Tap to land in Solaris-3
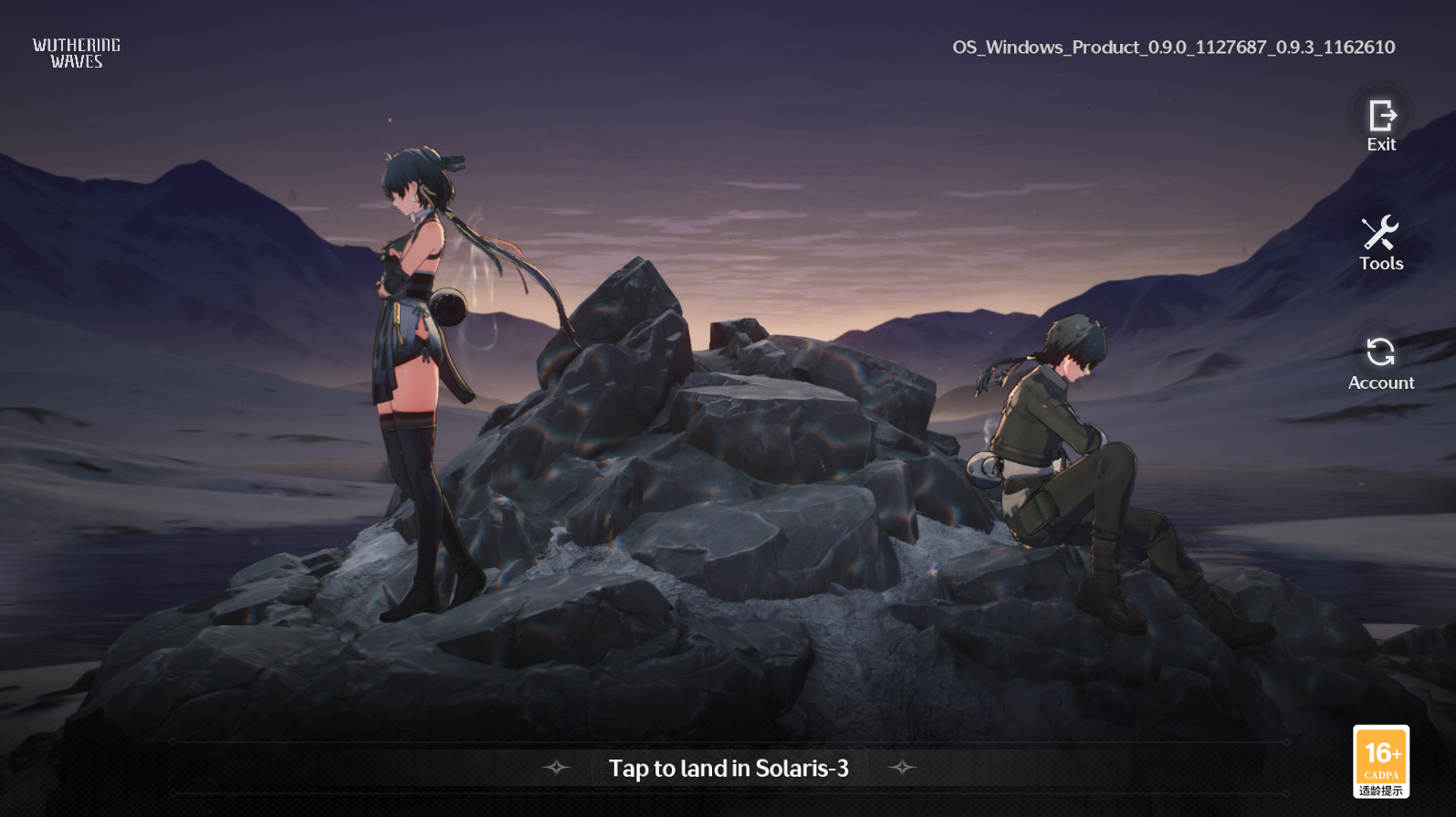Image resolution: width=1456 pixels, height=817 pixels. pos(728,768)
